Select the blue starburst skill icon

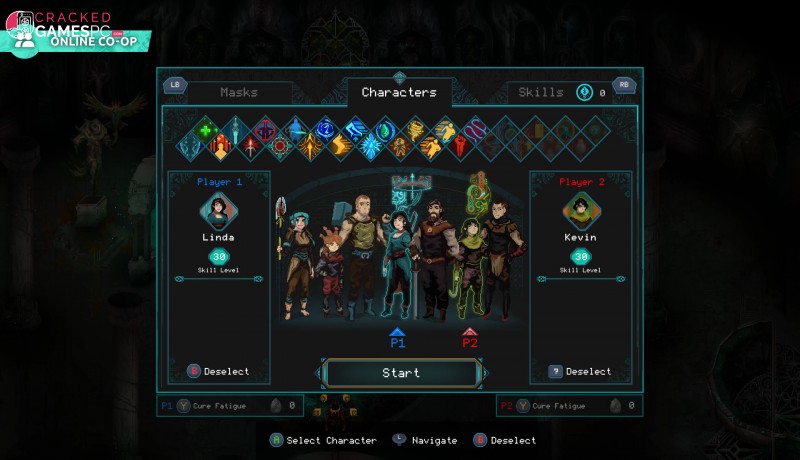click(371, 147)
